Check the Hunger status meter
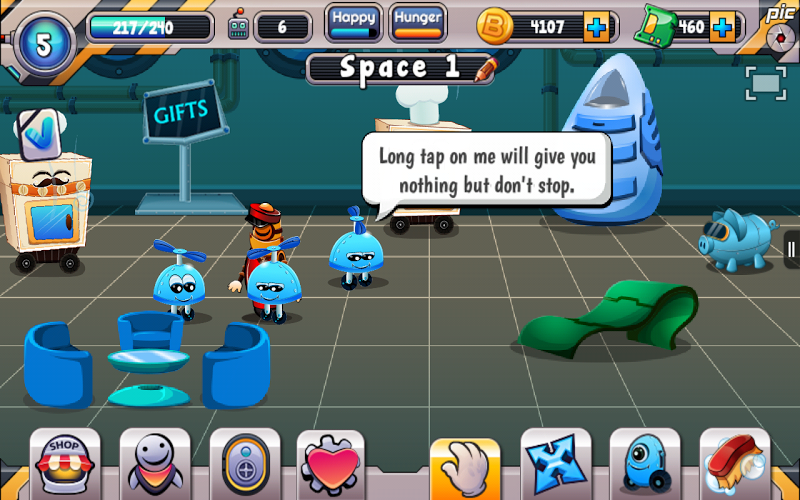This screenshot has height=500, width=800. 418,22
